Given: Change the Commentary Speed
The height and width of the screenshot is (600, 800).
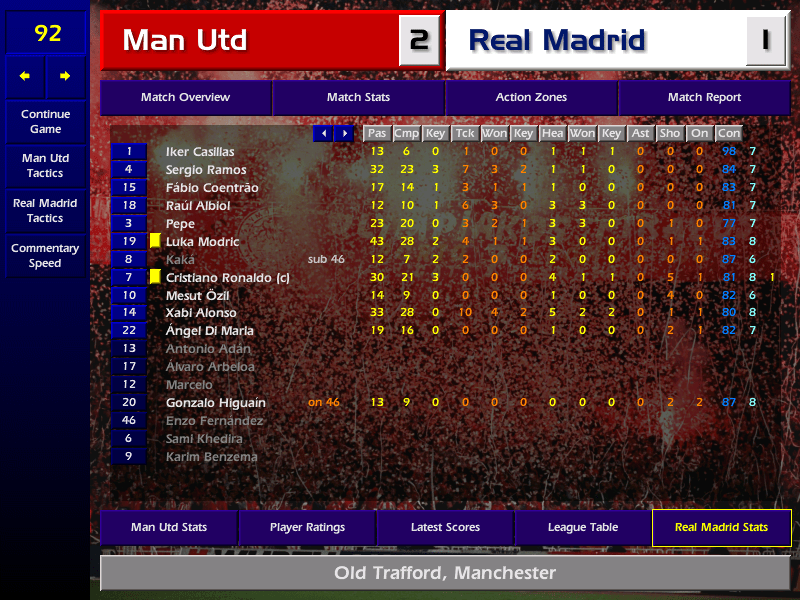Looking at the screenshot, I should [45, 255].
